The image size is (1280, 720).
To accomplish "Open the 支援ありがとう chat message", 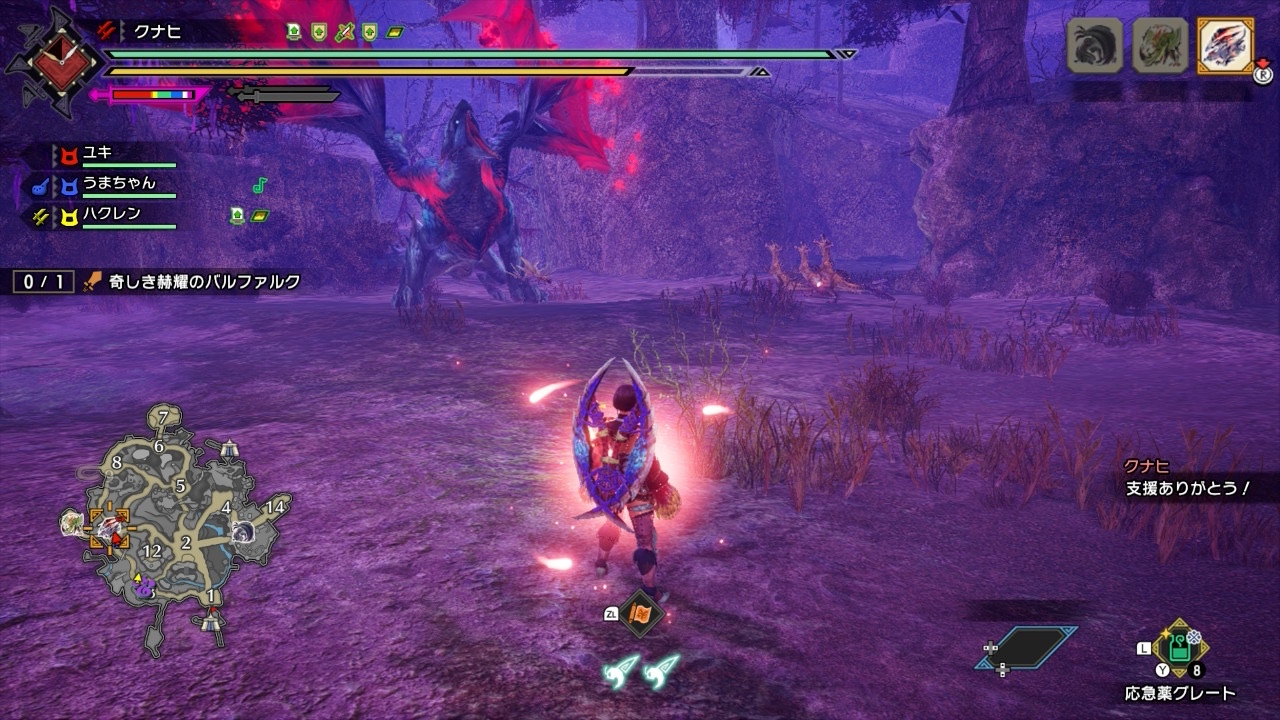I will coord(1187,489).
